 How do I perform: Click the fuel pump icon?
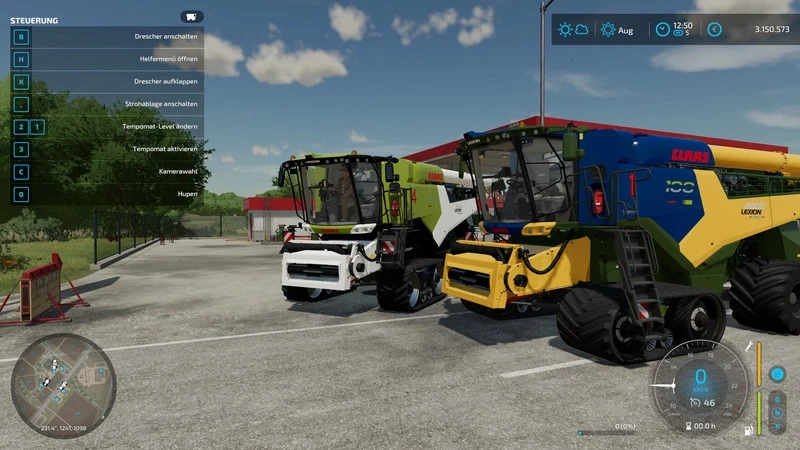pos(747,431)
